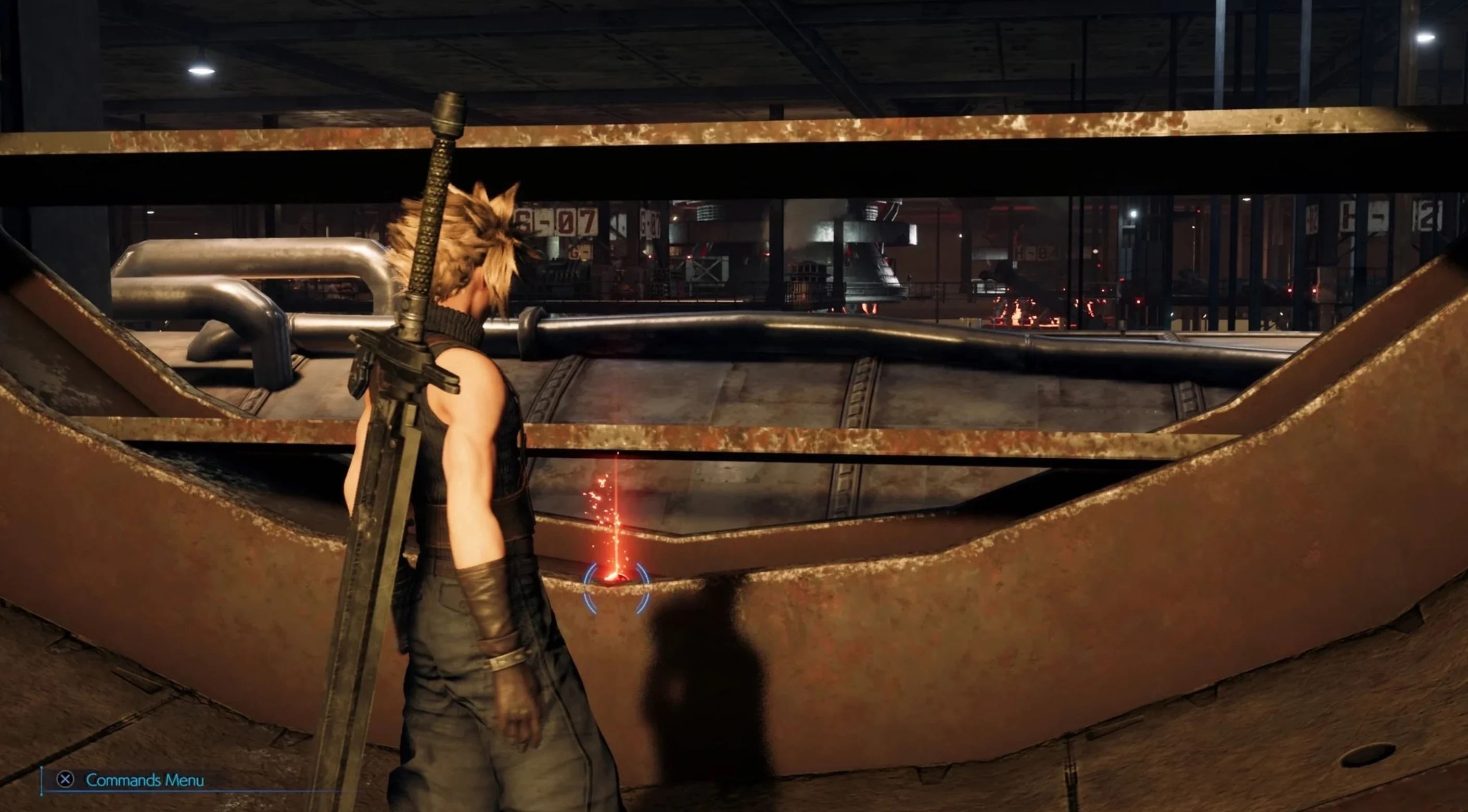Click the PlayStation X button icon
The image size is (1468, 812).
point(65,780)
